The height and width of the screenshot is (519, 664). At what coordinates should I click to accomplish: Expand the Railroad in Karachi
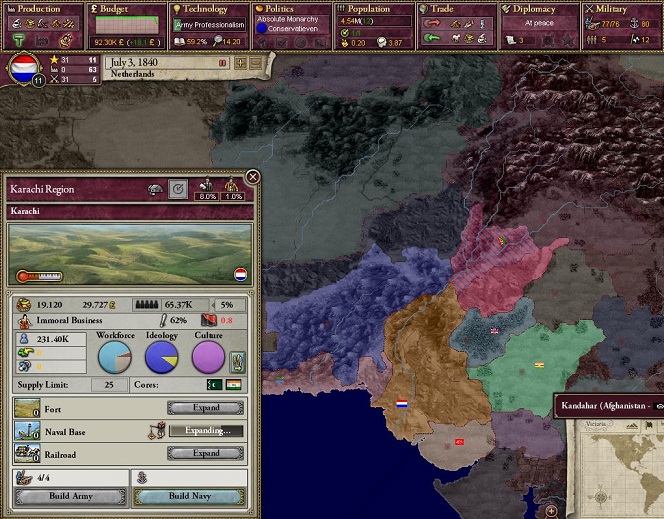(x=206, y=453)
